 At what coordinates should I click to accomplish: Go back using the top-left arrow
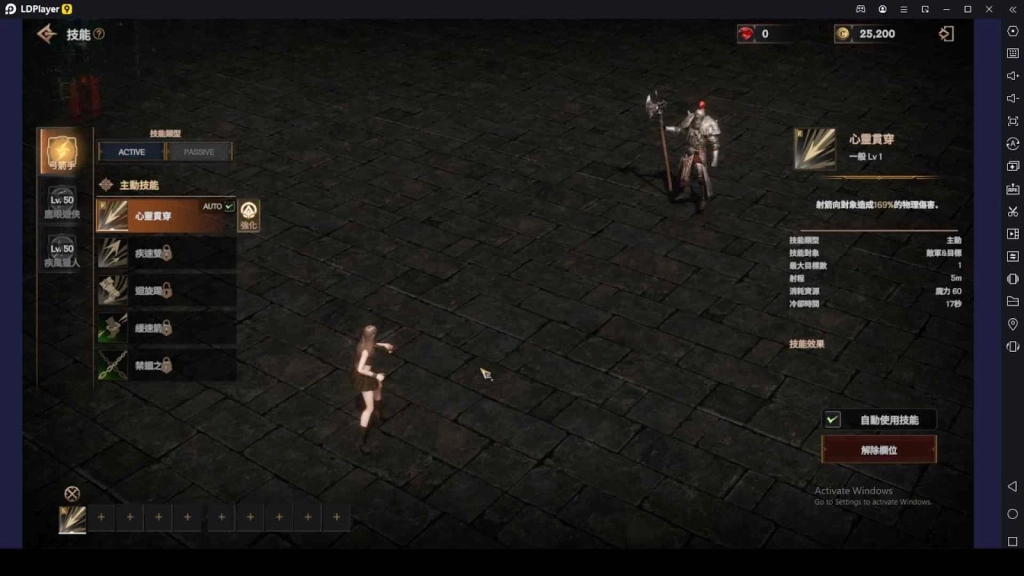point(46,34)
